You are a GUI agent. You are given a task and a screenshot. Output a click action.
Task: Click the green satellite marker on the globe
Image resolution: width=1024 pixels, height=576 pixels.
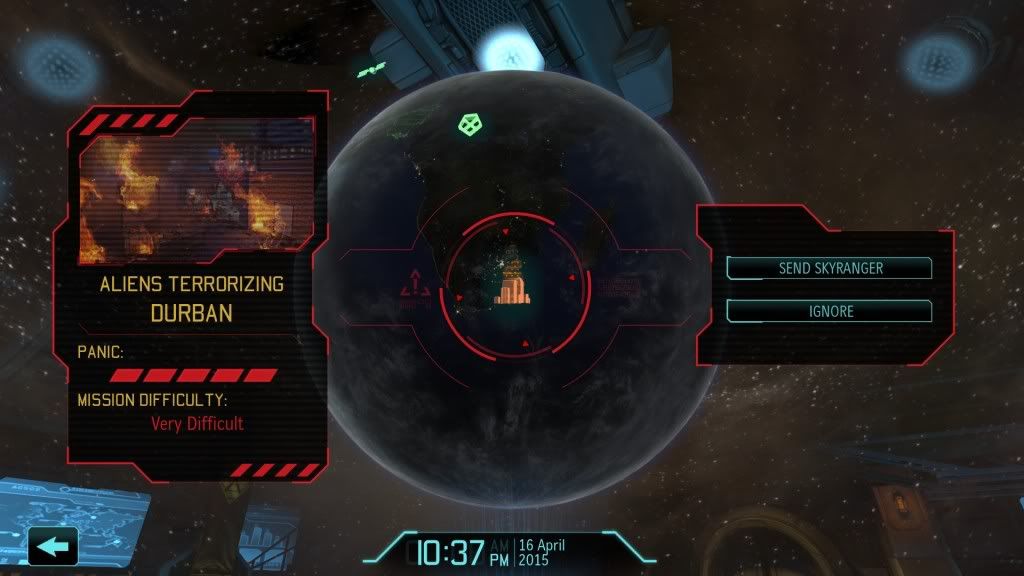pyautogui.click(x=469, y=125)
